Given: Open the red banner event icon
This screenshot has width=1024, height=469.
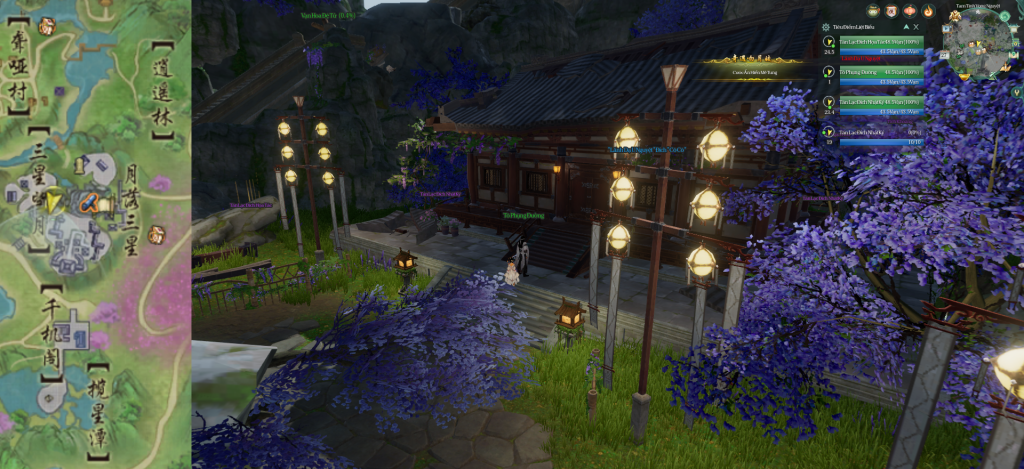Looking at the screenshot, I should click(890, 12).
